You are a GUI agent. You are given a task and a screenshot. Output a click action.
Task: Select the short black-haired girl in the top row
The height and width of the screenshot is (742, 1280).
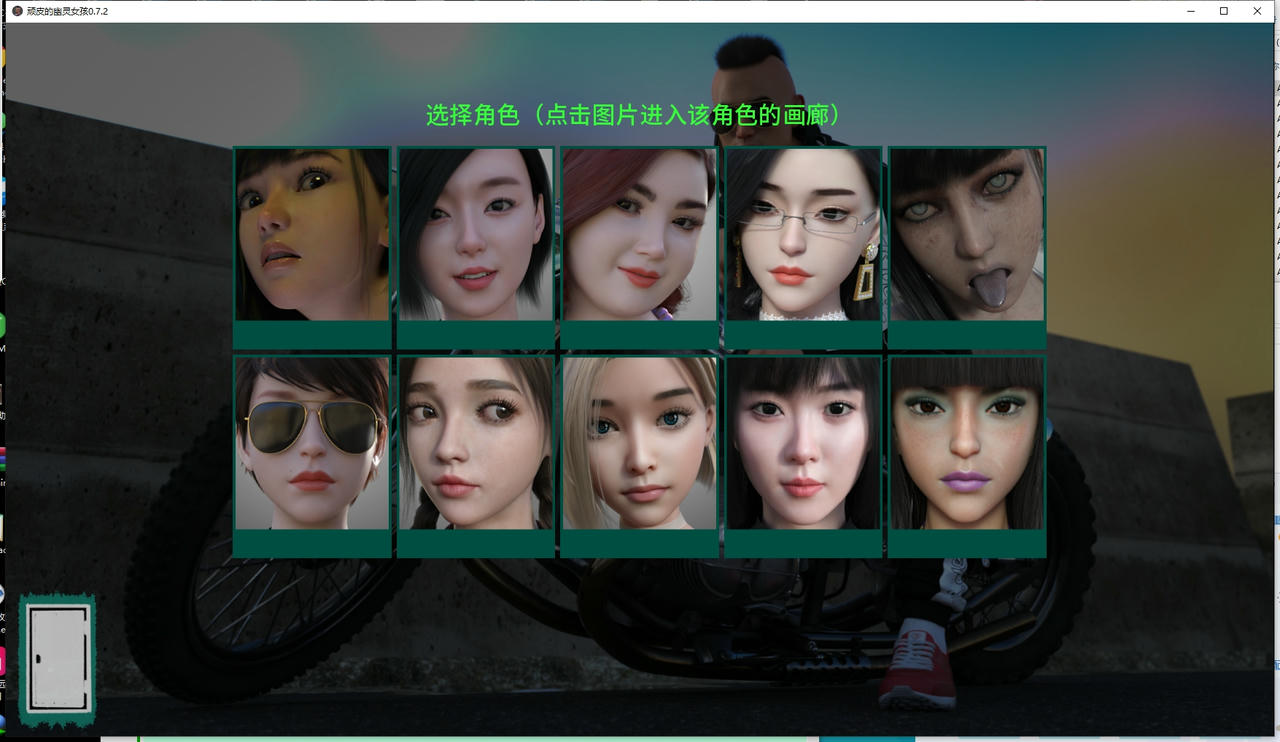coord(476,235)
